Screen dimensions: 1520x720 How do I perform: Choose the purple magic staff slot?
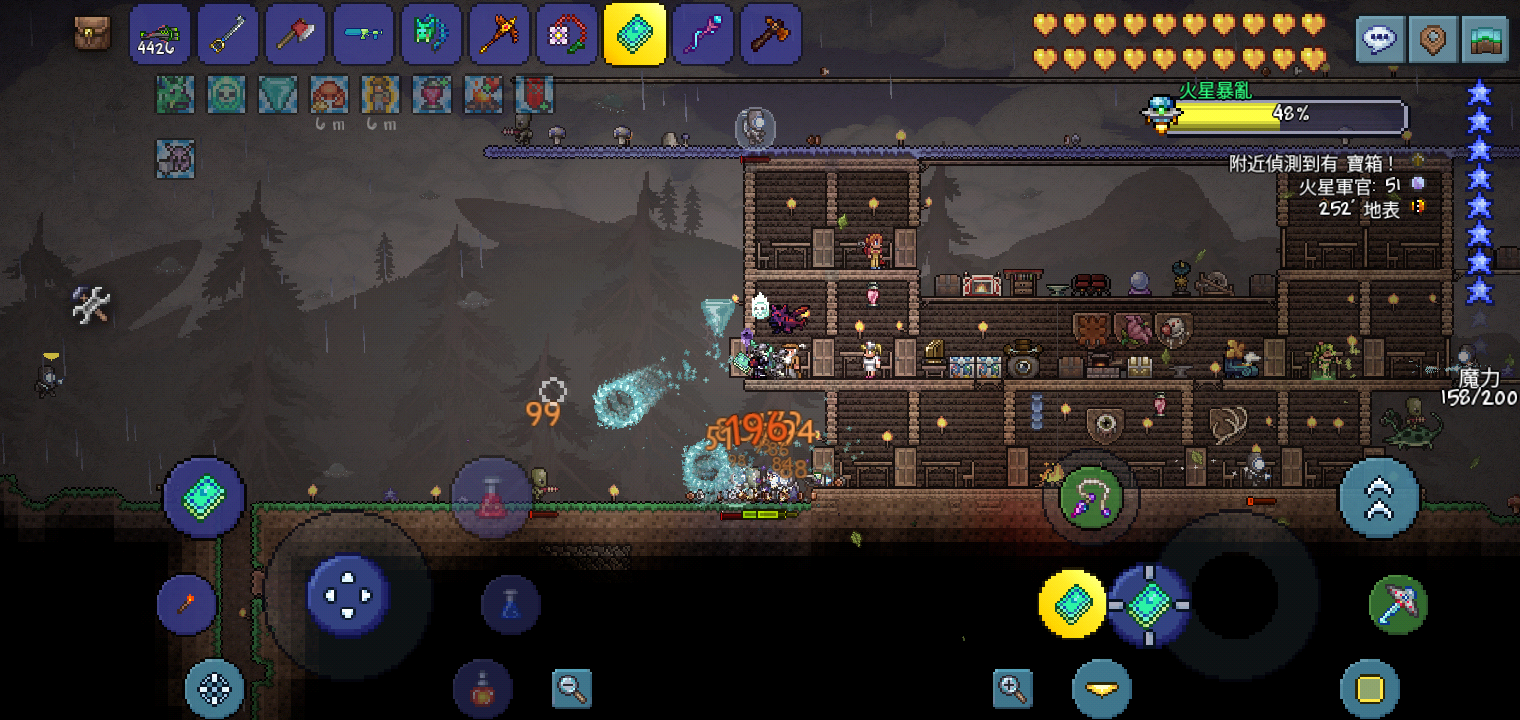point(703,34)
